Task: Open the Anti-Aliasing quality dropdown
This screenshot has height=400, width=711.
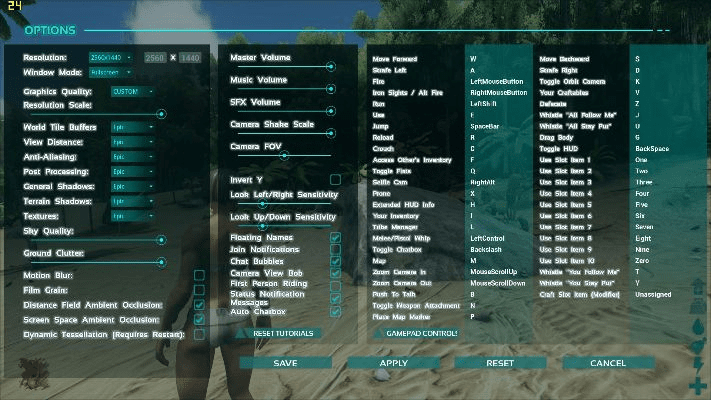Action: click(x=132, y=157)
